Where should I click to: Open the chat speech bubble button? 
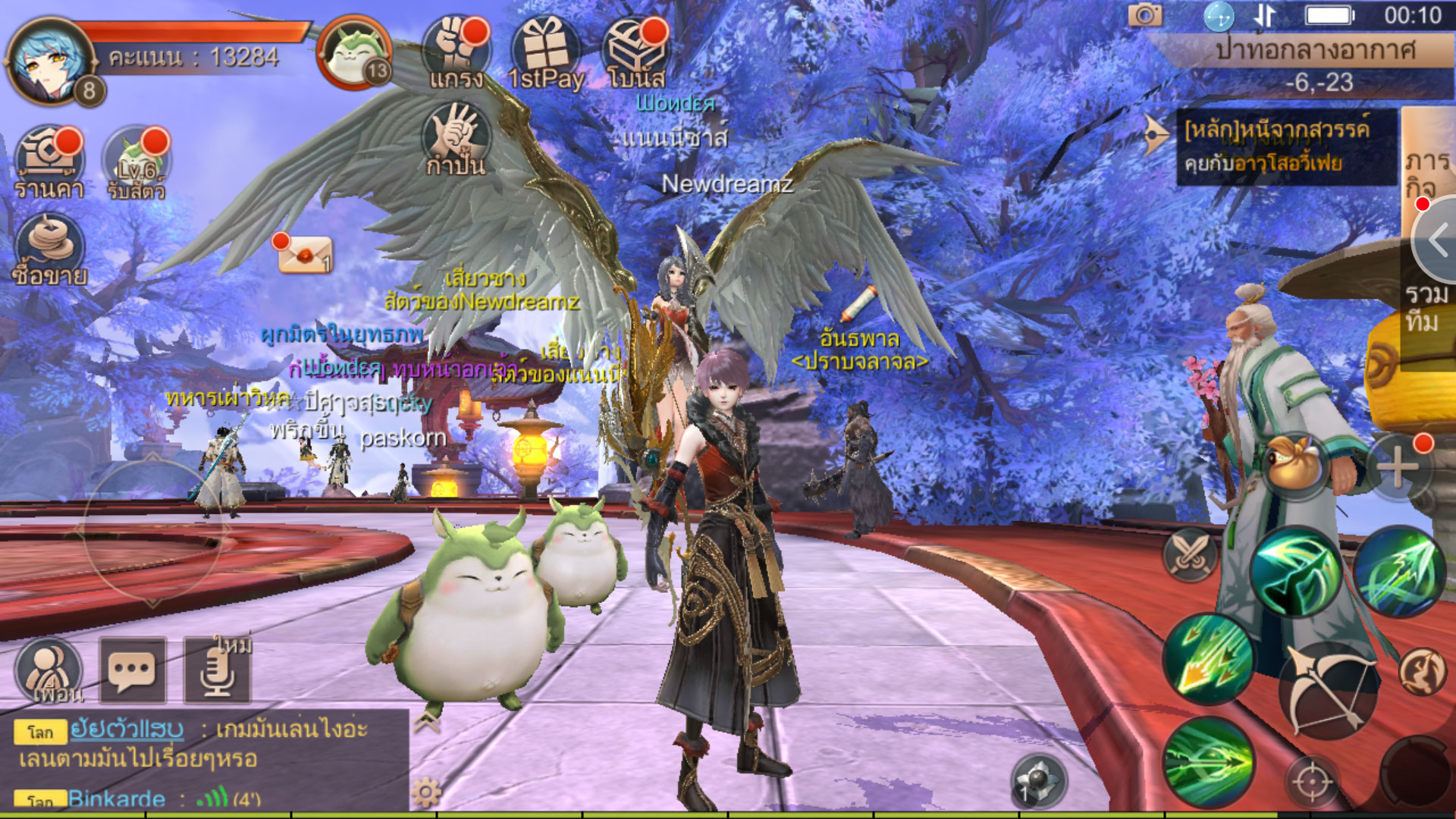click(x=133, y=670)
